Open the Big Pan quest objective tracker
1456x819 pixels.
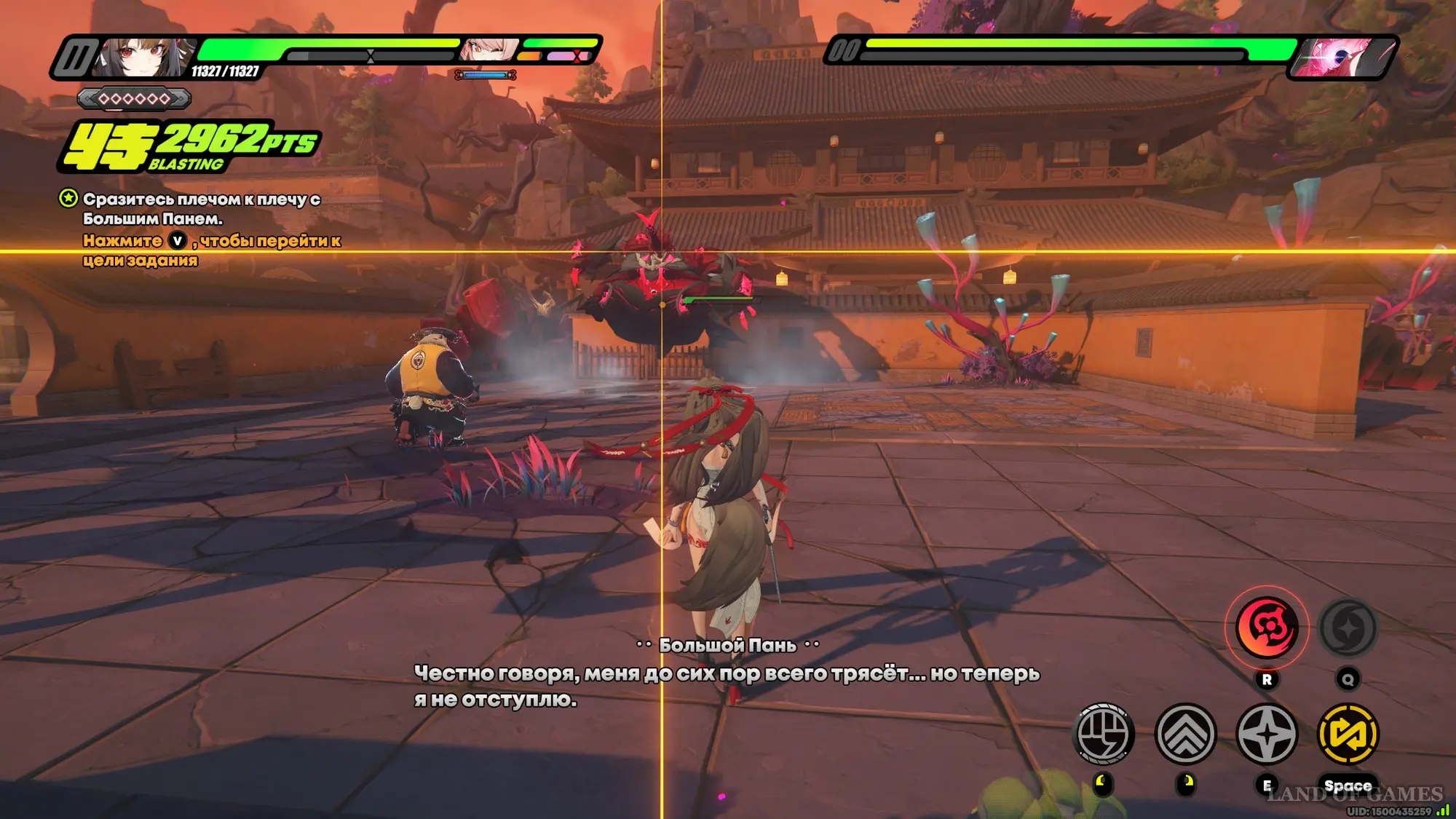[68, 198]
